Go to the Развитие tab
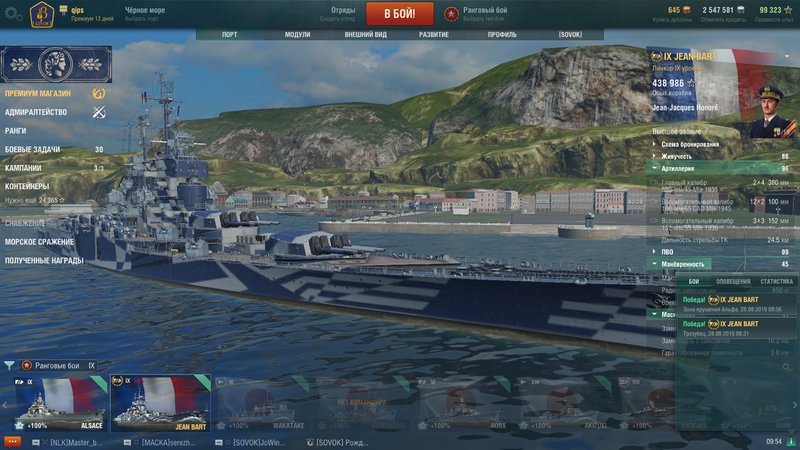This screenshot has width=800, height=450. click(433, 34)
